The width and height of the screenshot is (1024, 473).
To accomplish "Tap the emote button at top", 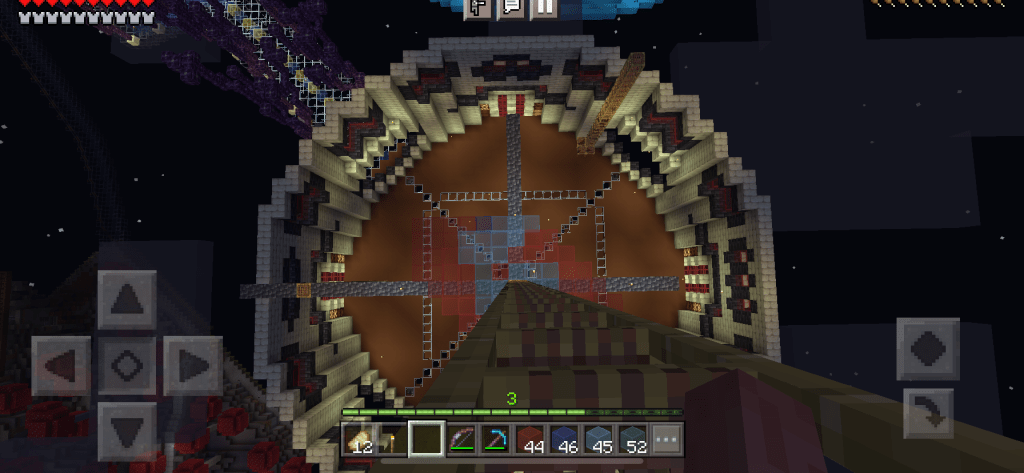I will [x=478, y=7].
